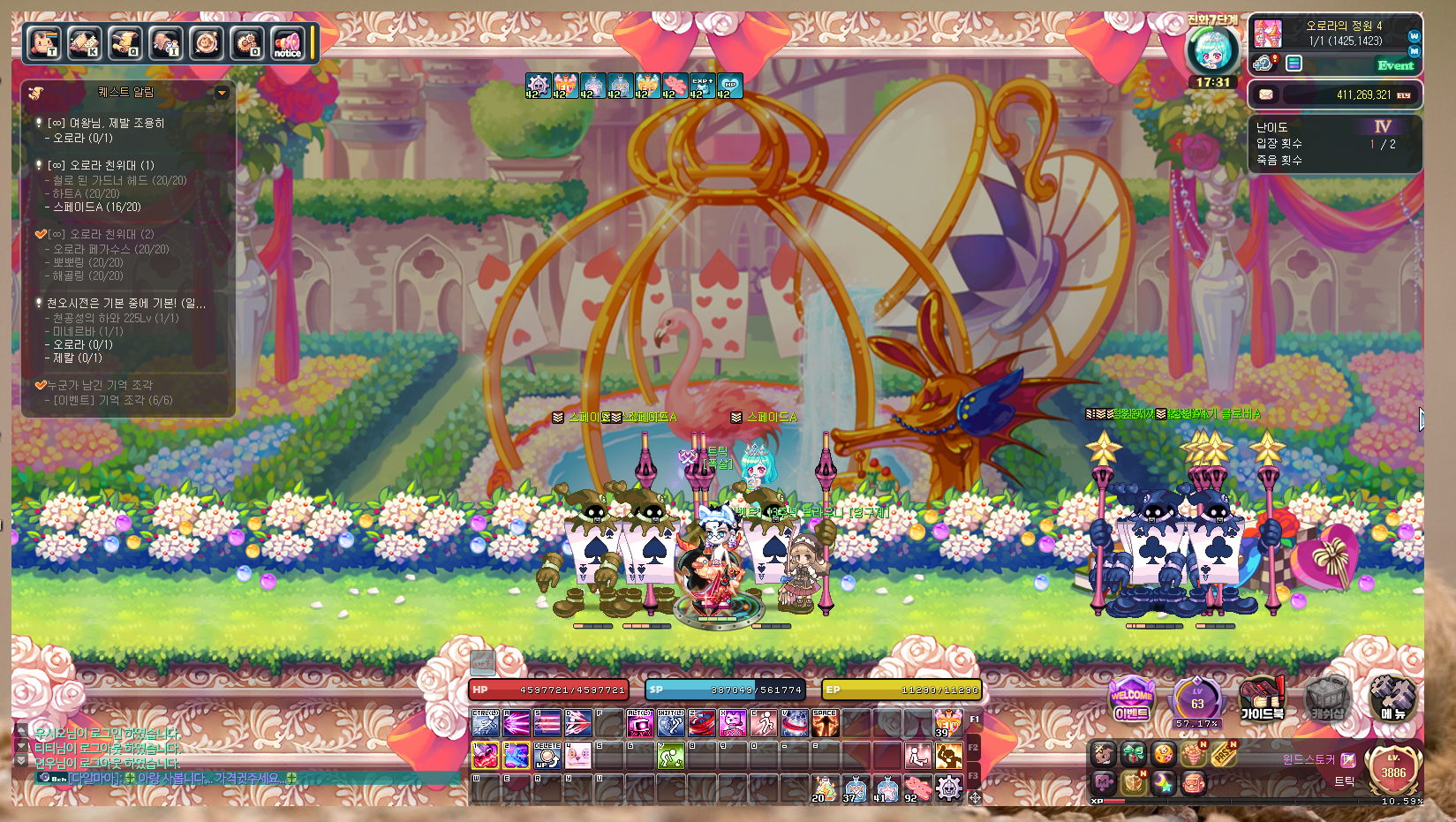The image size is (1456, 822).
Task: Open the moon and star icon
Action: point(1164,783)
